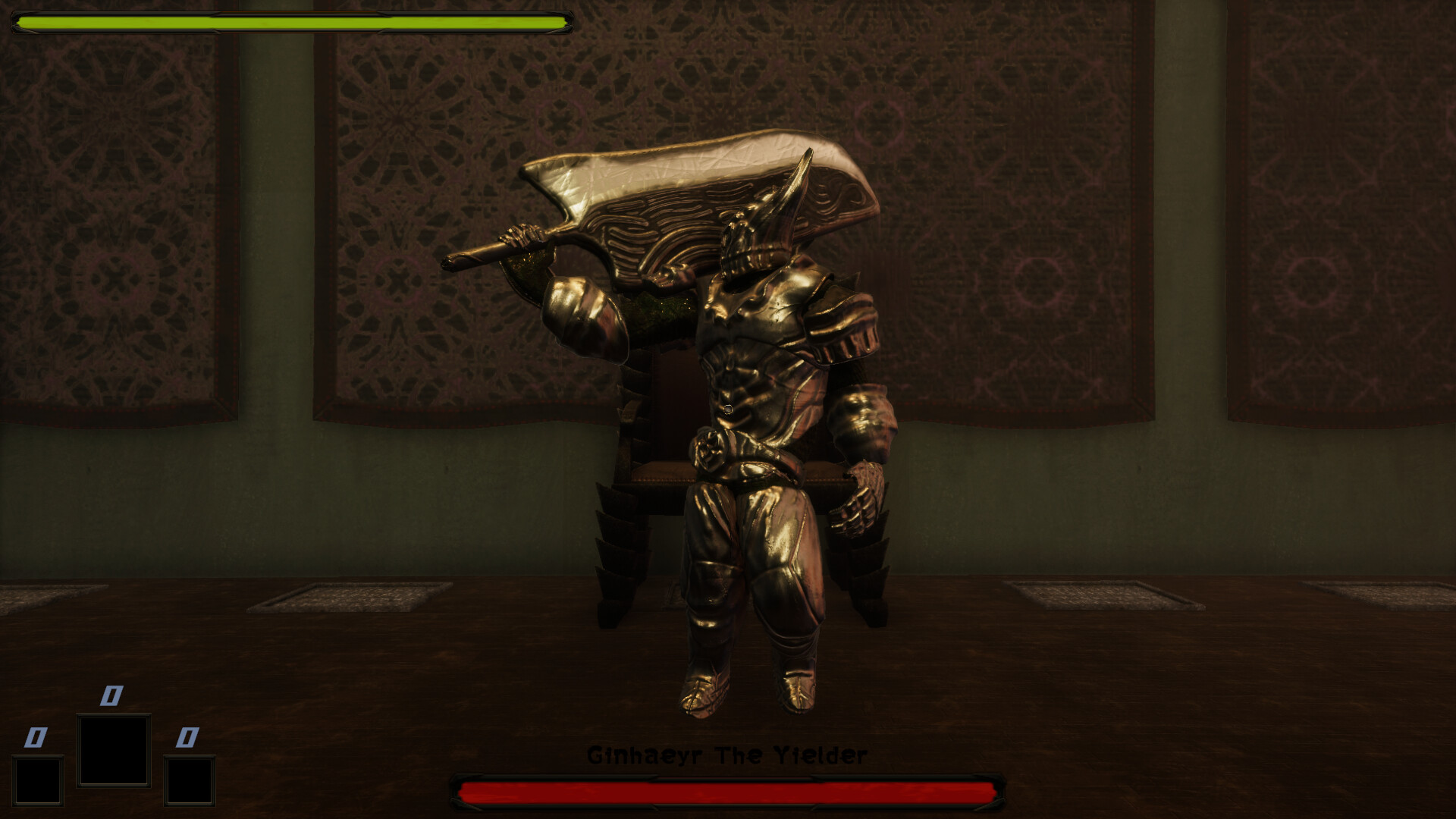Viewport: 1456px width, 819px height.
Task: Click the knight's left shoulder pauldron
Action: click(x=584, y=311)
